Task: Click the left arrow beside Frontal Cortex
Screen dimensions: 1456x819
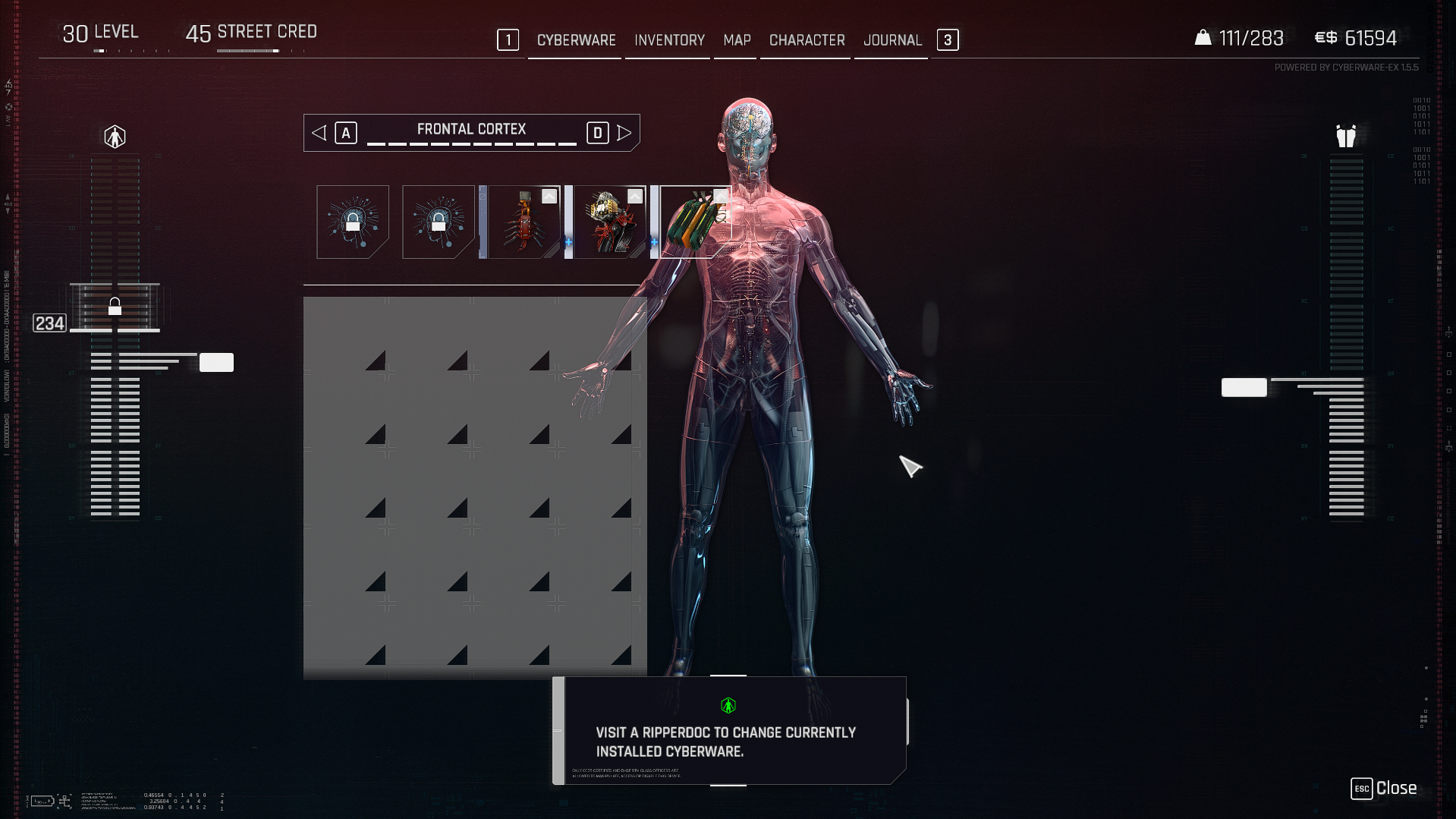Action: (319, 133)
